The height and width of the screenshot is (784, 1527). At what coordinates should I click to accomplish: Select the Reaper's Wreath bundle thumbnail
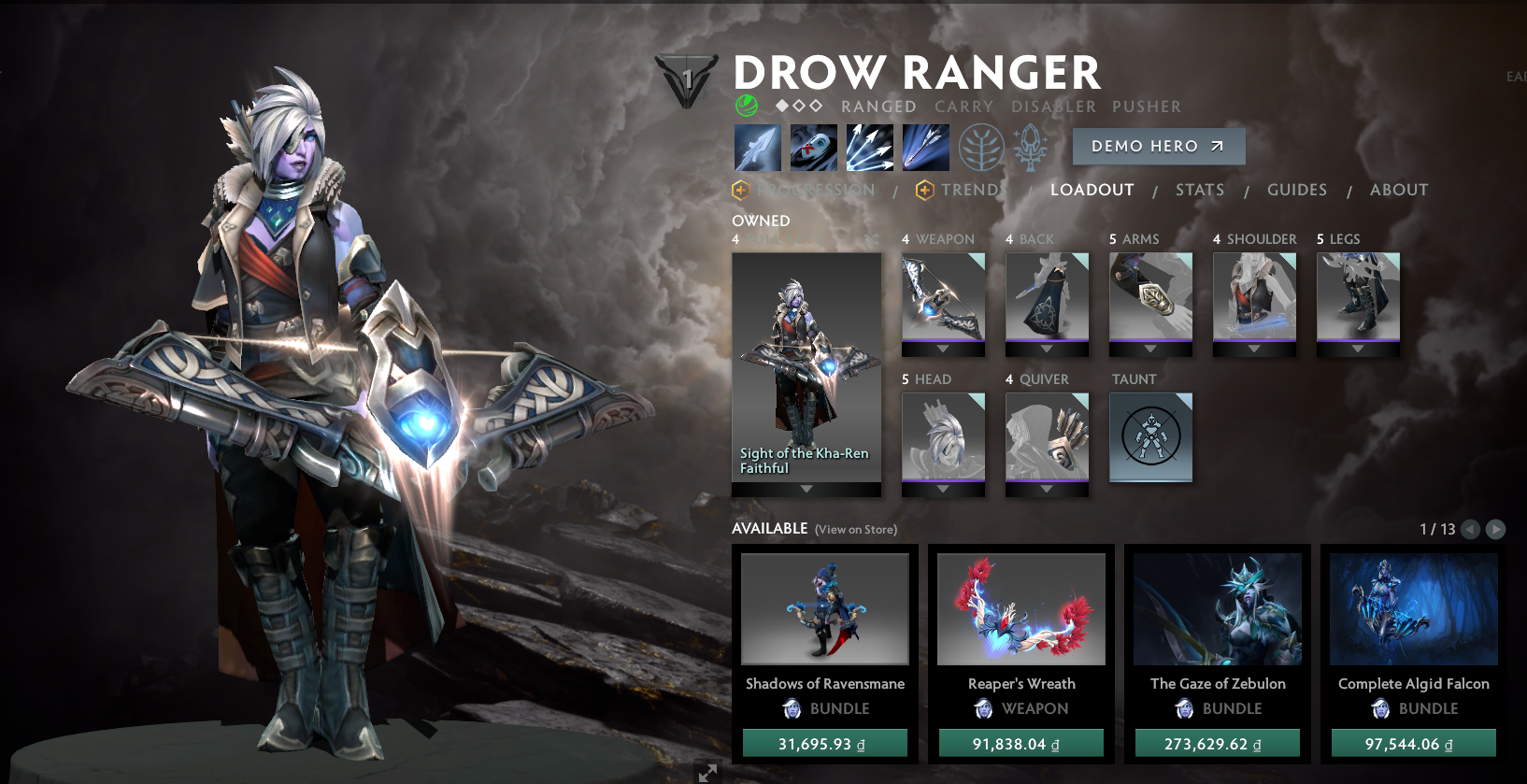(x=1020, y=608)
